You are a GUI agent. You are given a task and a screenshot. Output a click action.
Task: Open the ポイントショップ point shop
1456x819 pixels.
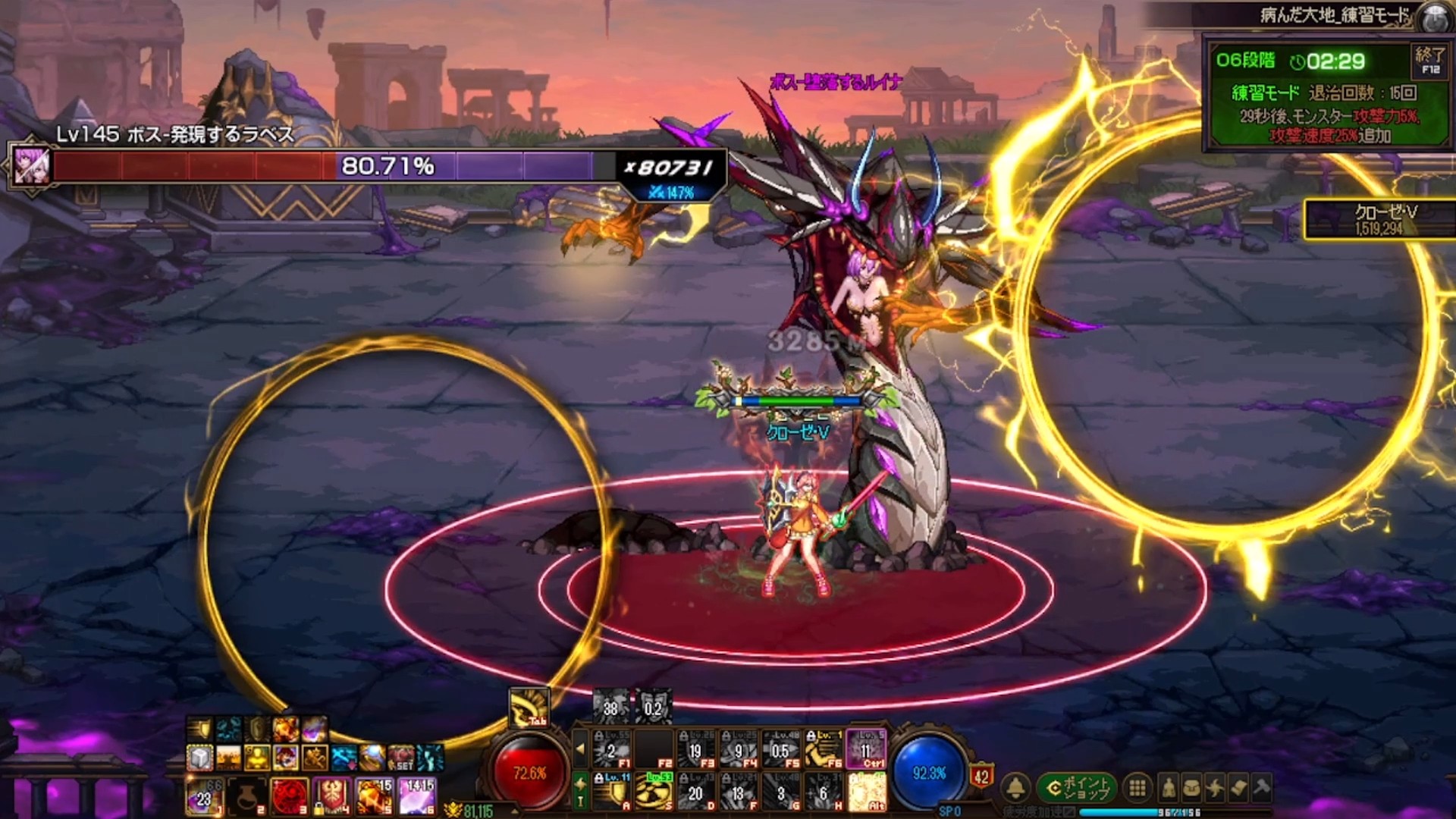point(1077,789)
